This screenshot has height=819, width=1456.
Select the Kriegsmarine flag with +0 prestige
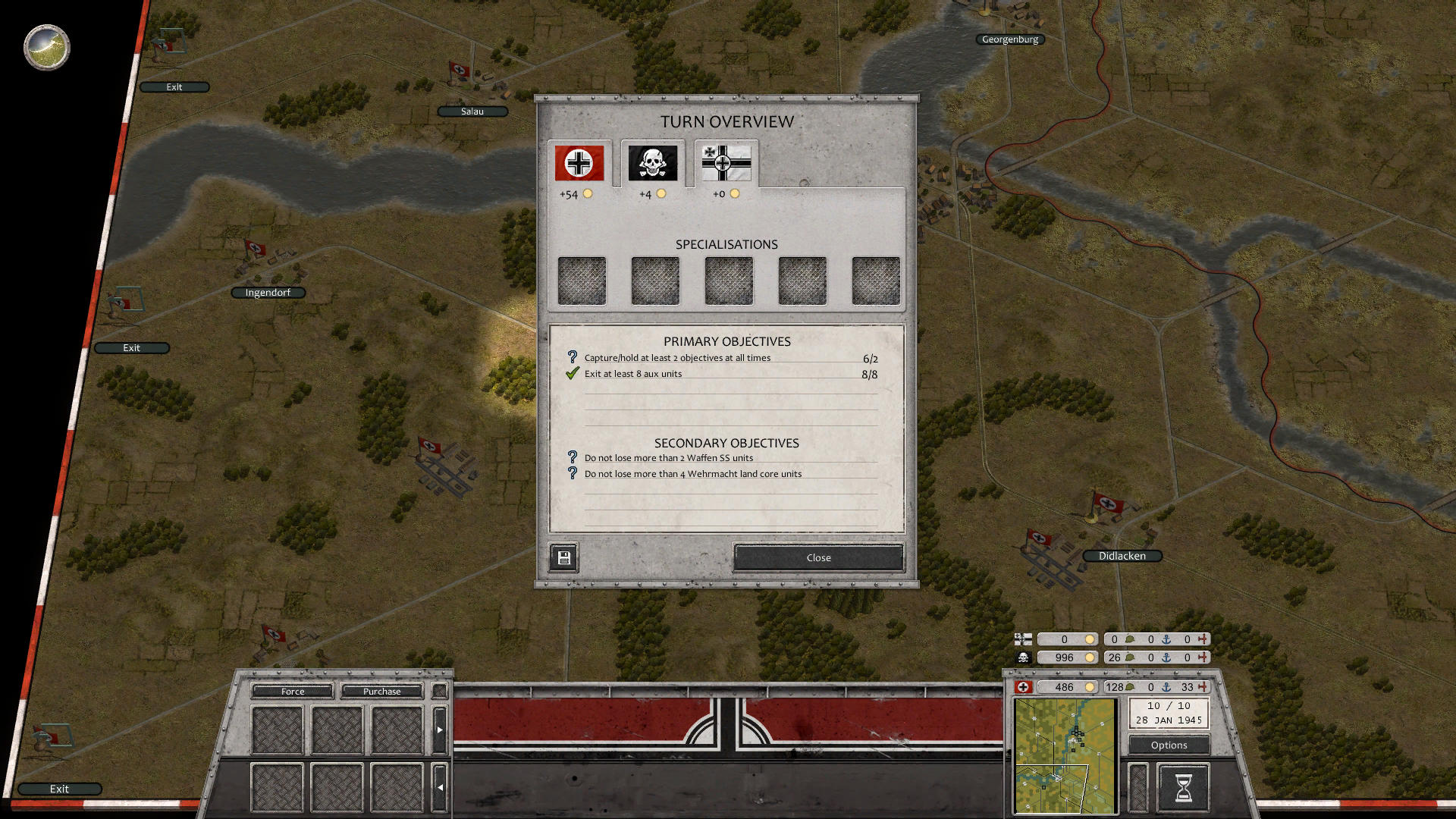click(724, 162)
